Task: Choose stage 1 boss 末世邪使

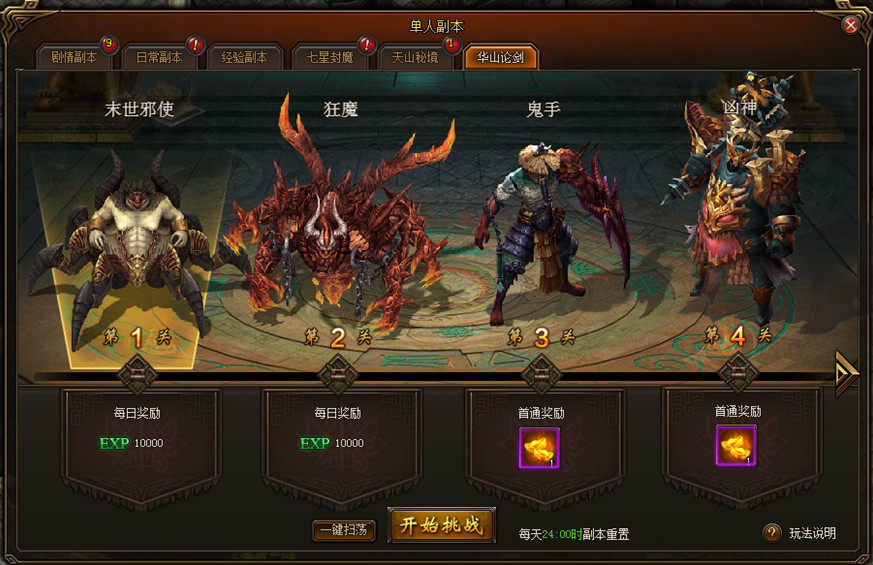Action: (138, 240)
